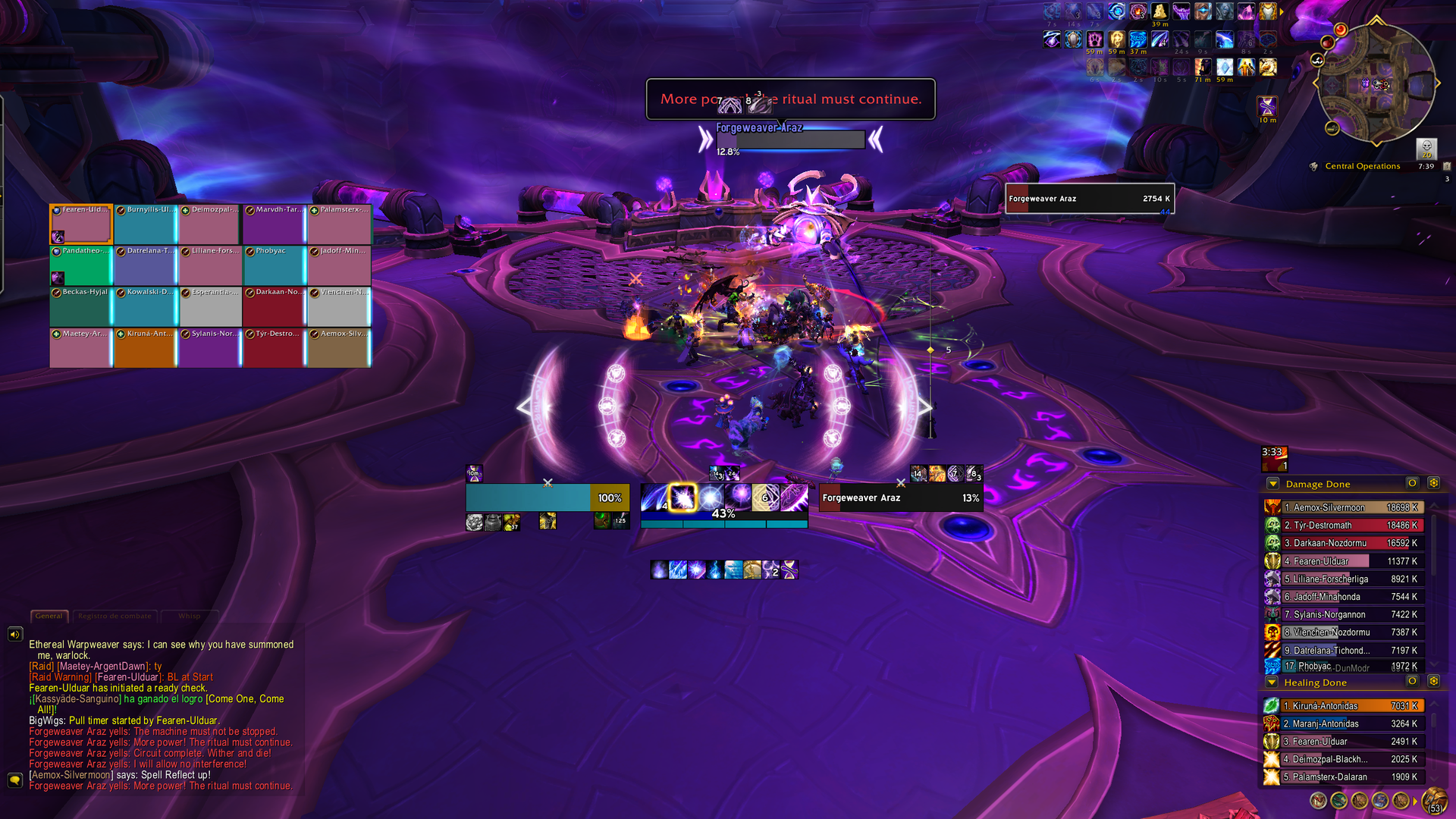Open the Damage Done settings gear
Viewport: 1456px width, 819px height.
pos(1433,483)
